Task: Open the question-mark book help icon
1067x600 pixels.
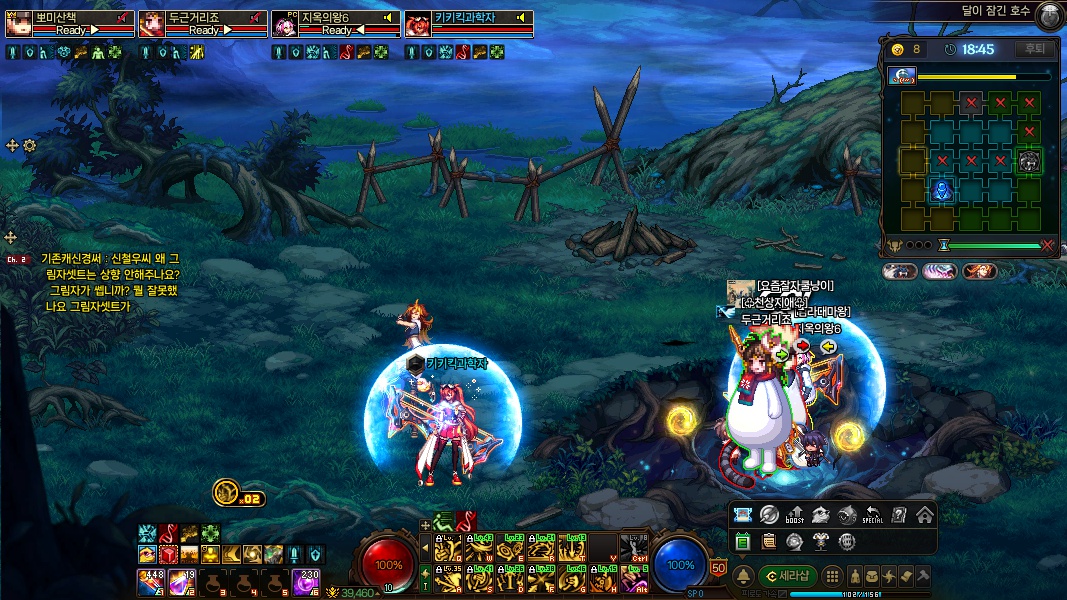Action: click(x=899, y=515)
